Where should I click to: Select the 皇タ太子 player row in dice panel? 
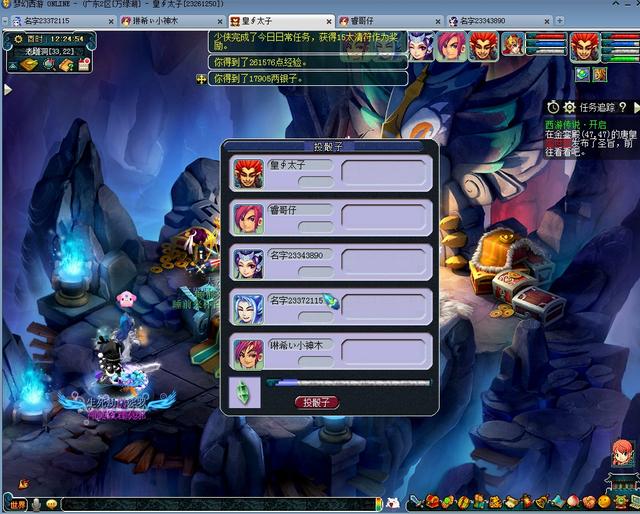point(331,173)
